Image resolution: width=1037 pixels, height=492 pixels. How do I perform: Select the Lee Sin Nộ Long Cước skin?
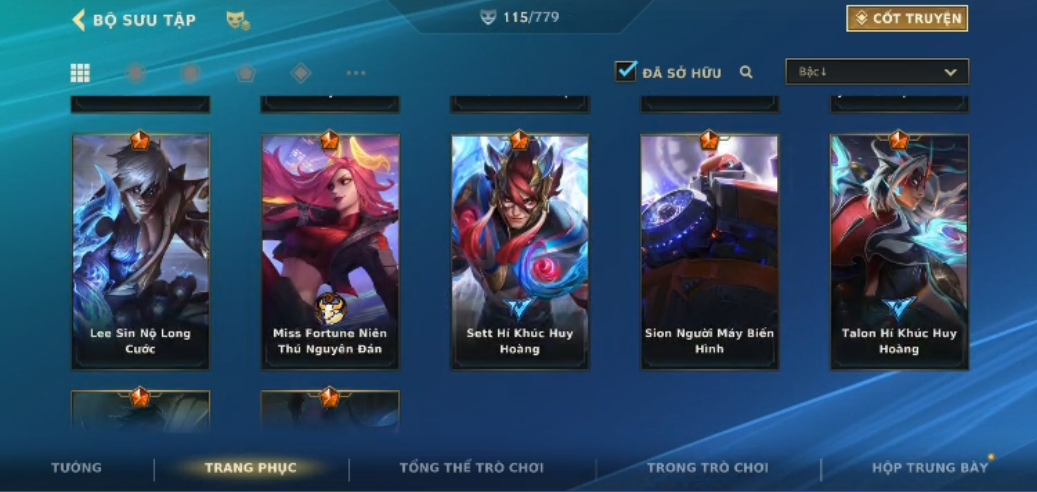[x=140, y=251]
